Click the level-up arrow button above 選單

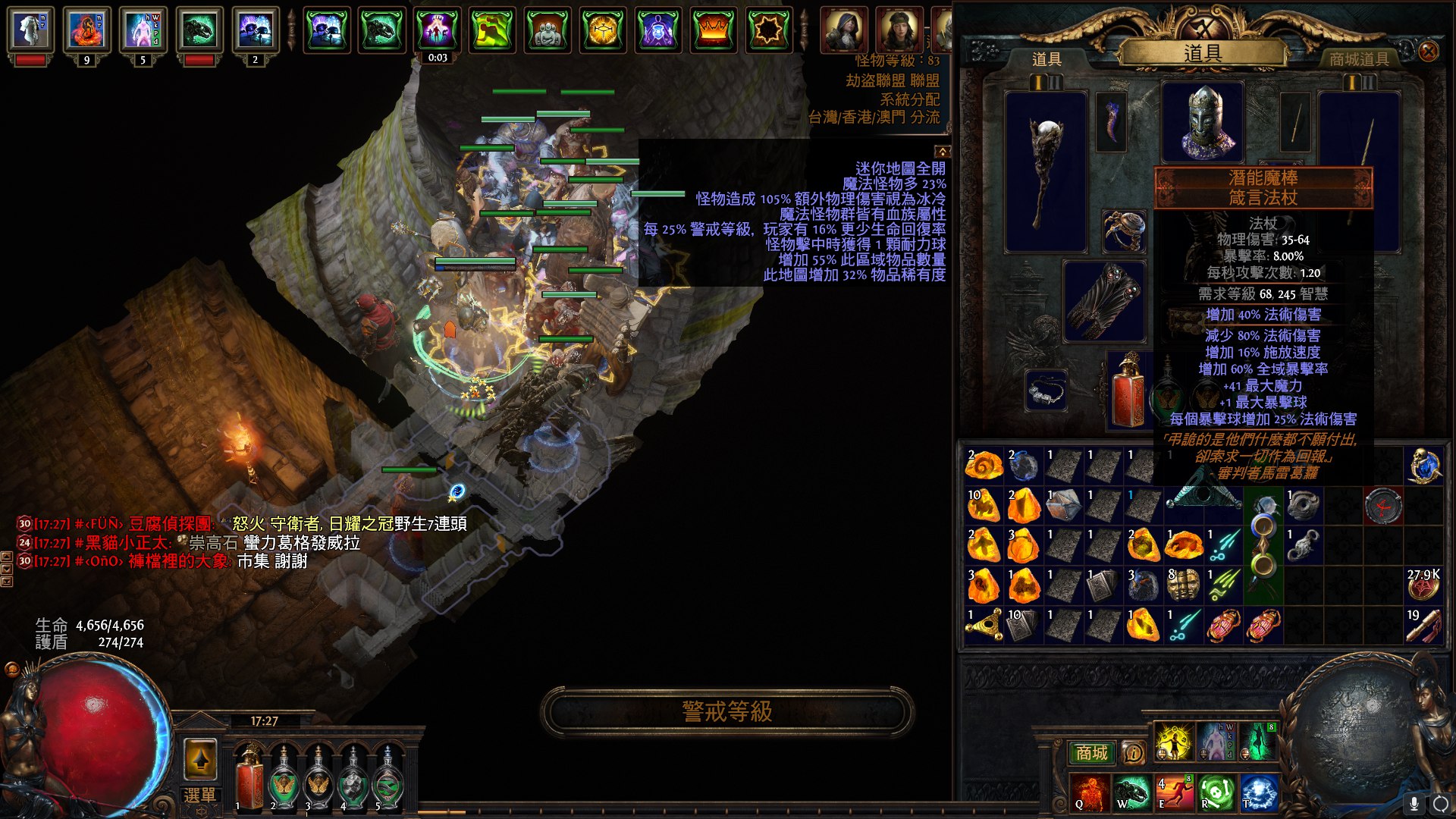click(x=200, y=758)
